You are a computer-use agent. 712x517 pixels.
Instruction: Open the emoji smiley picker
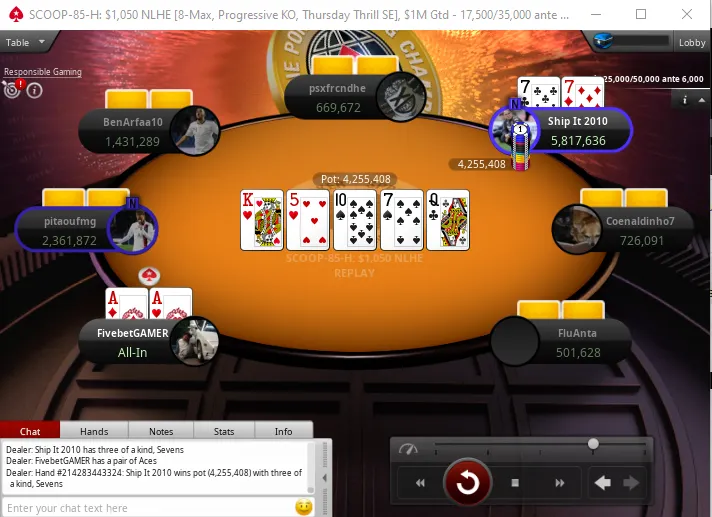click(304, 507)
